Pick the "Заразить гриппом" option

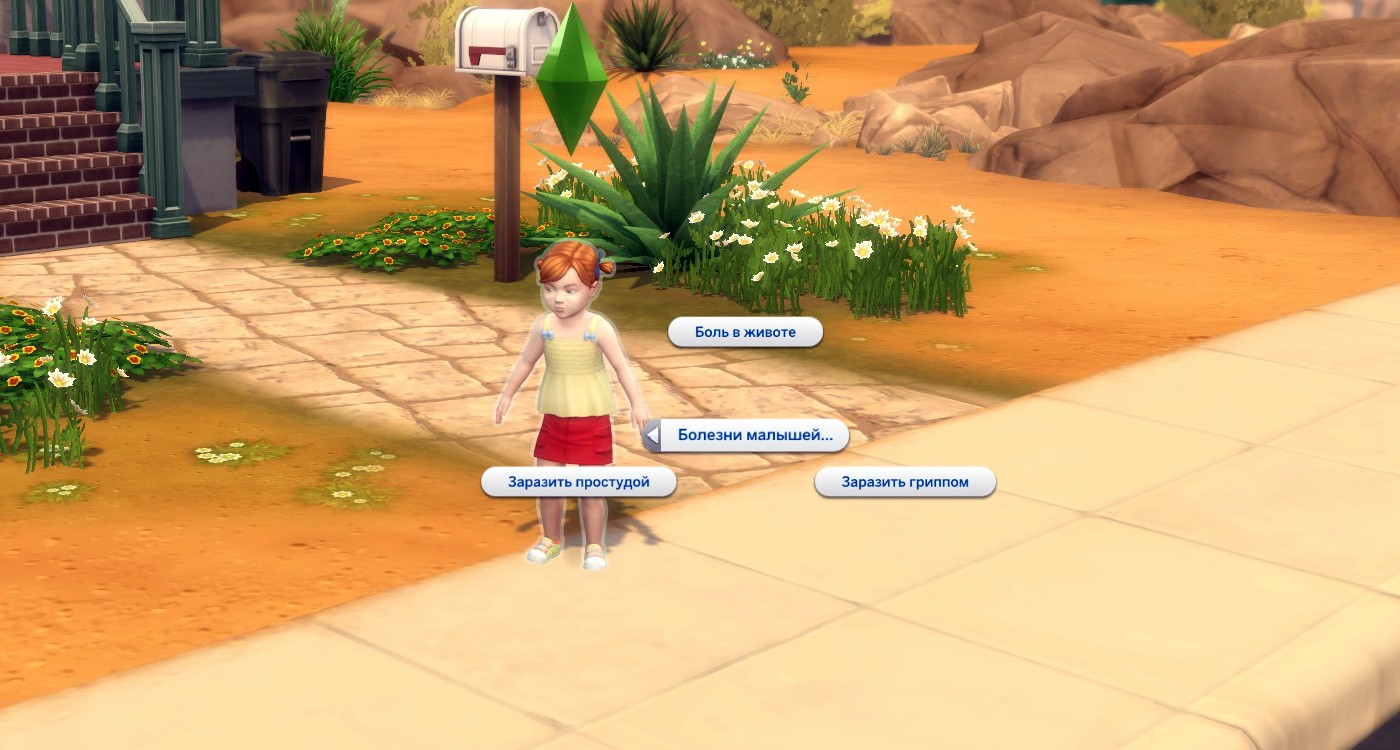click(x=905, y=482)
